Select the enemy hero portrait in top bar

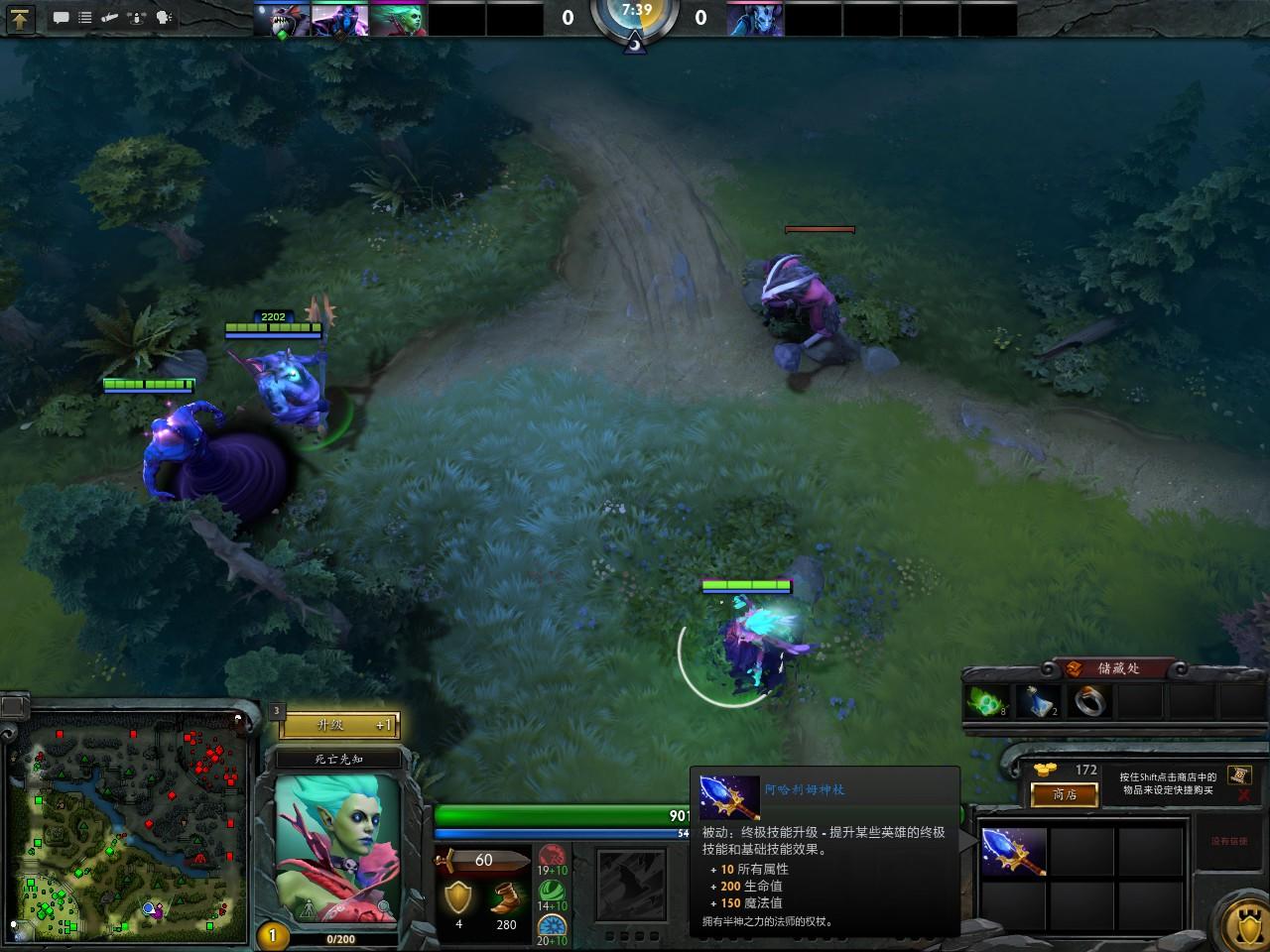[754, 19]
